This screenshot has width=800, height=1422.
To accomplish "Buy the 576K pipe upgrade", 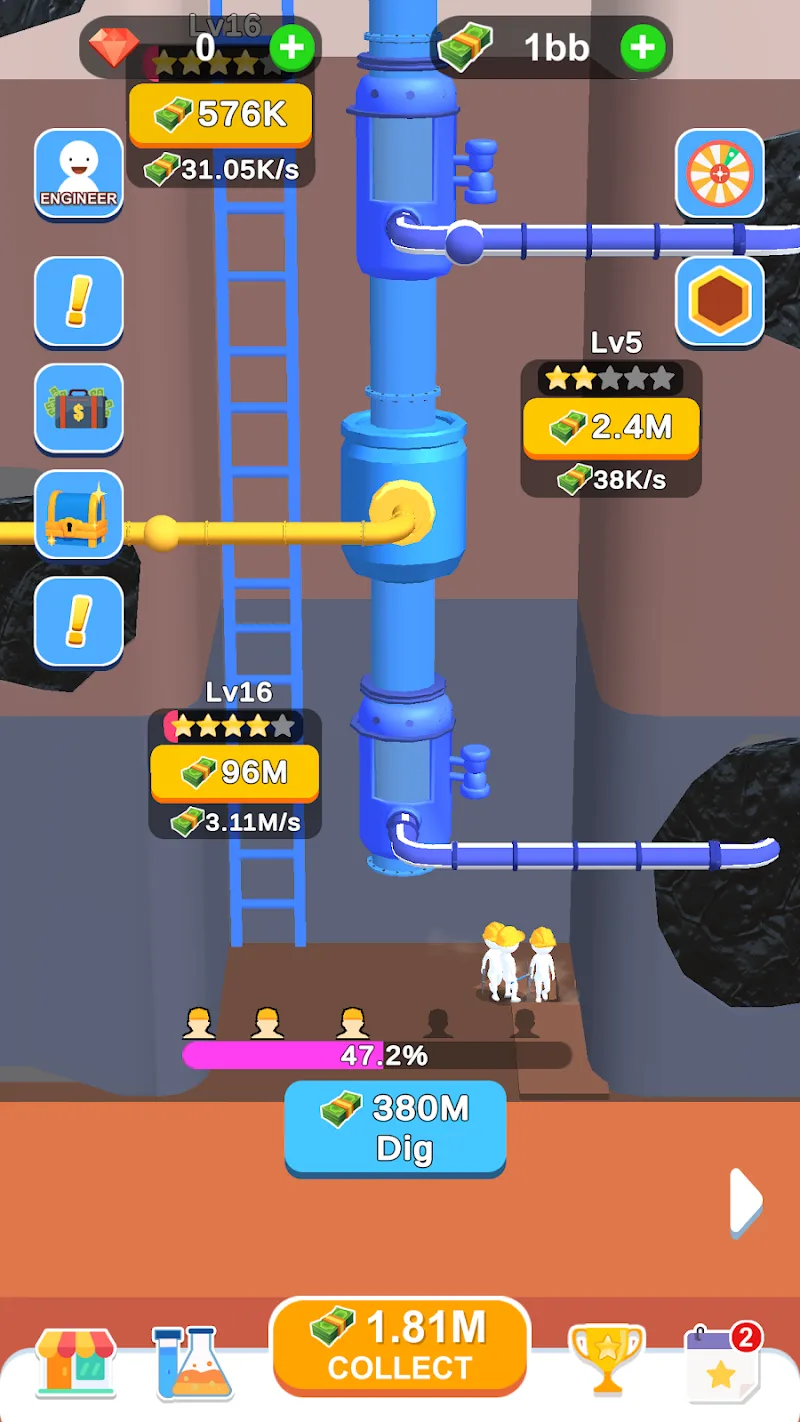I will [x=220, y=115].
